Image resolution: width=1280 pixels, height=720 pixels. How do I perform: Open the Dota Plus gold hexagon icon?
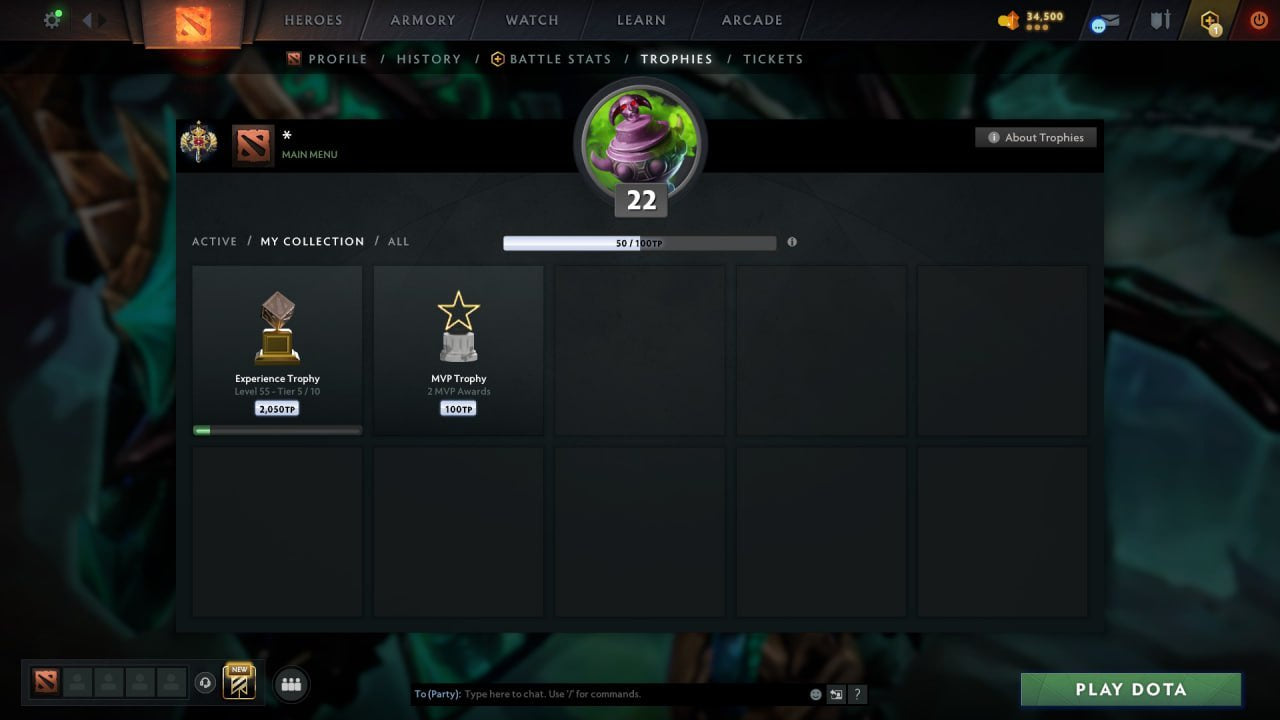pyautogui.click(x=1209, y=20)
